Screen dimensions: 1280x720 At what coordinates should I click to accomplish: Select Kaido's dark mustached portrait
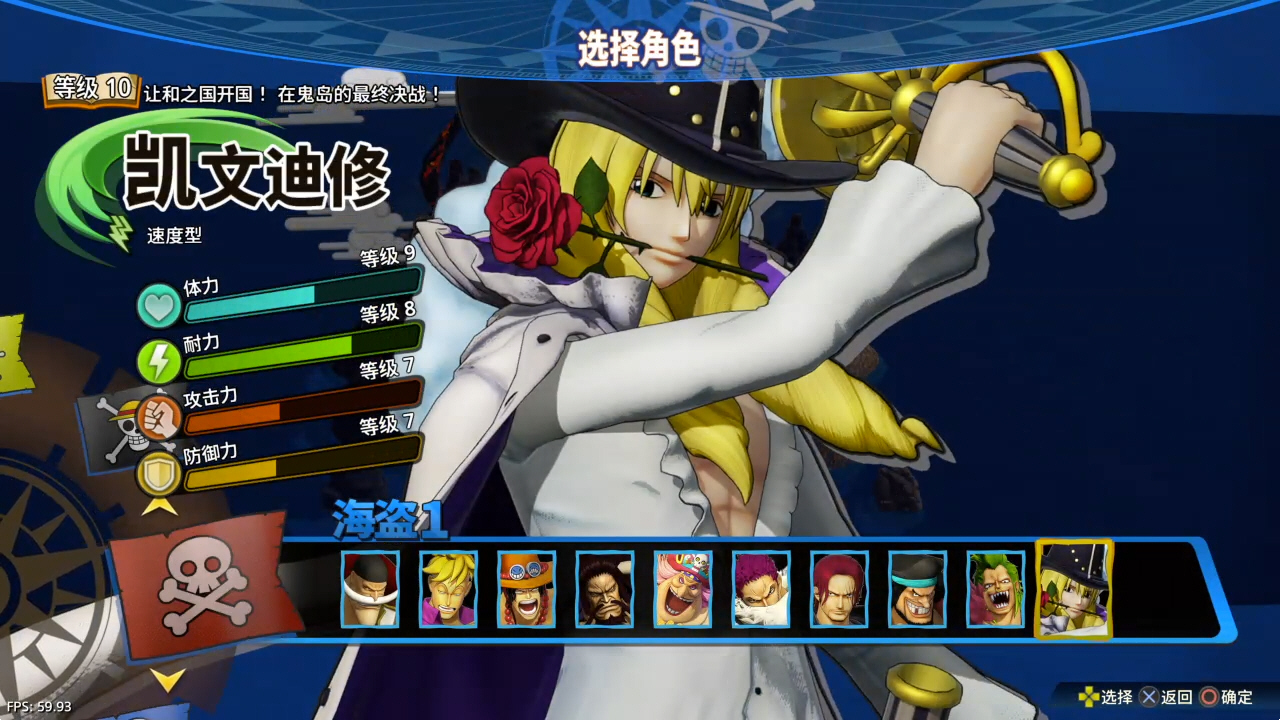tap(604, 589)
